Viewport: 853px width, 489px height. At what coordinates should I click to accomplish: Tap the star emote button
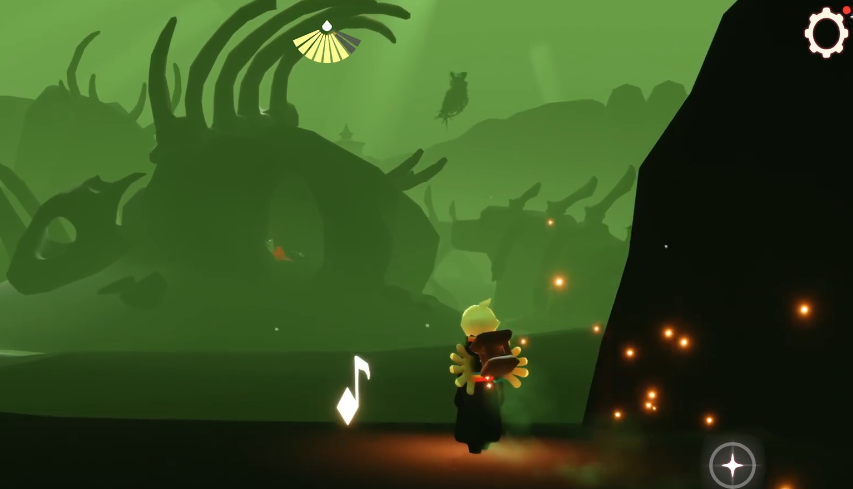[x=732, y=464]
